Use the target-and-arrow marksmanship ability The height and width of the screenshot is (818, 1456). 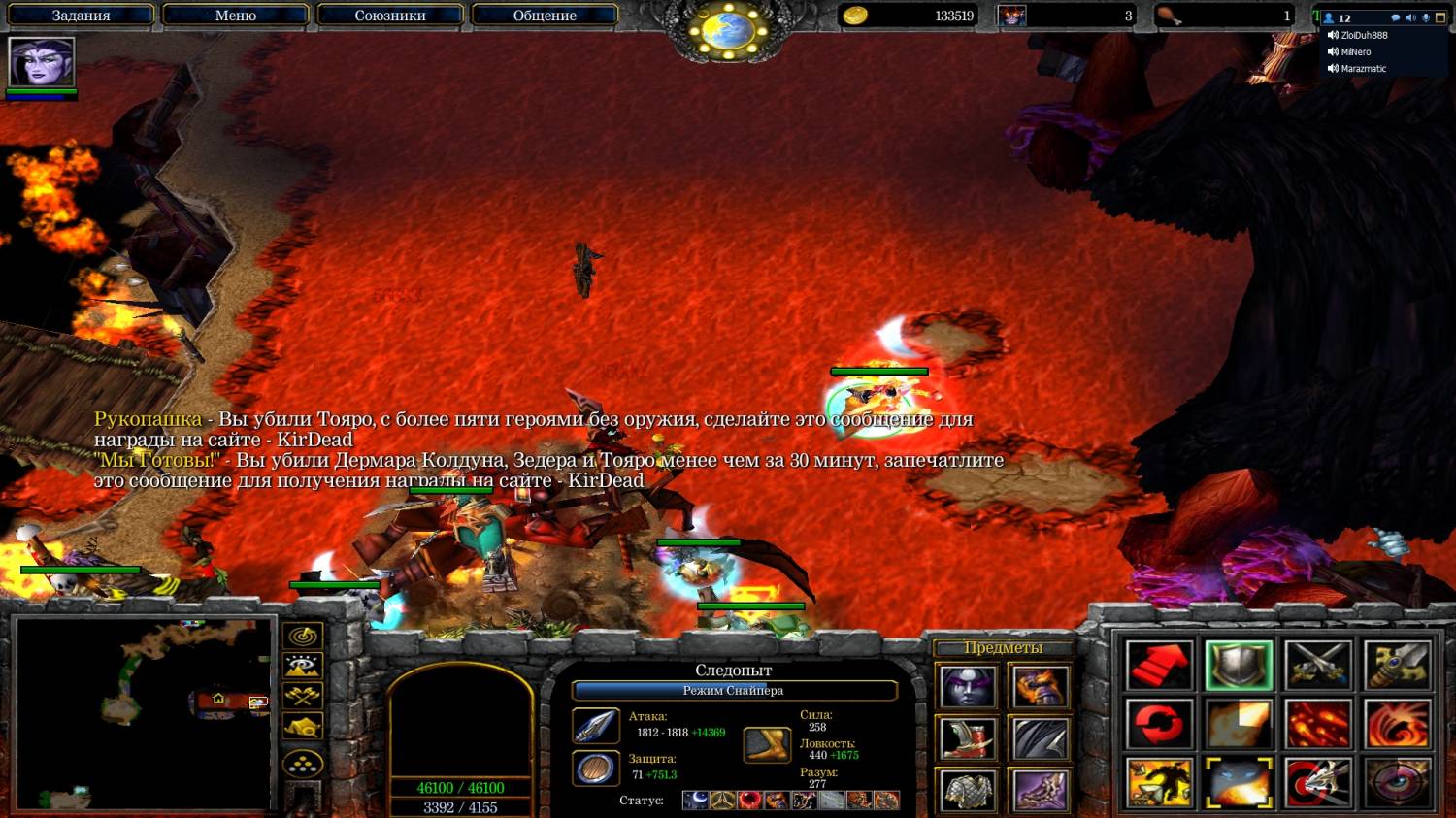(1318, 782)
